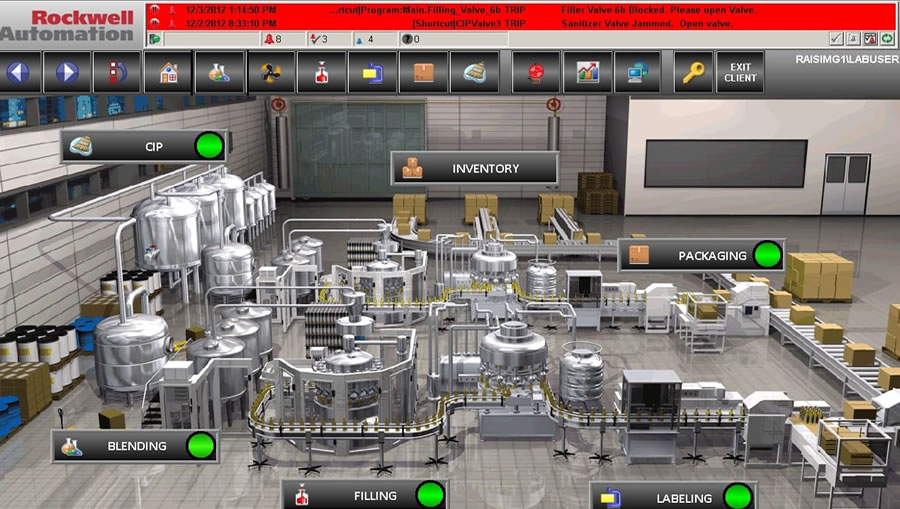Image resolution: width=900 pixels, height=509 pixels.
Task: Select the Packaging area button
Action: 701,256
